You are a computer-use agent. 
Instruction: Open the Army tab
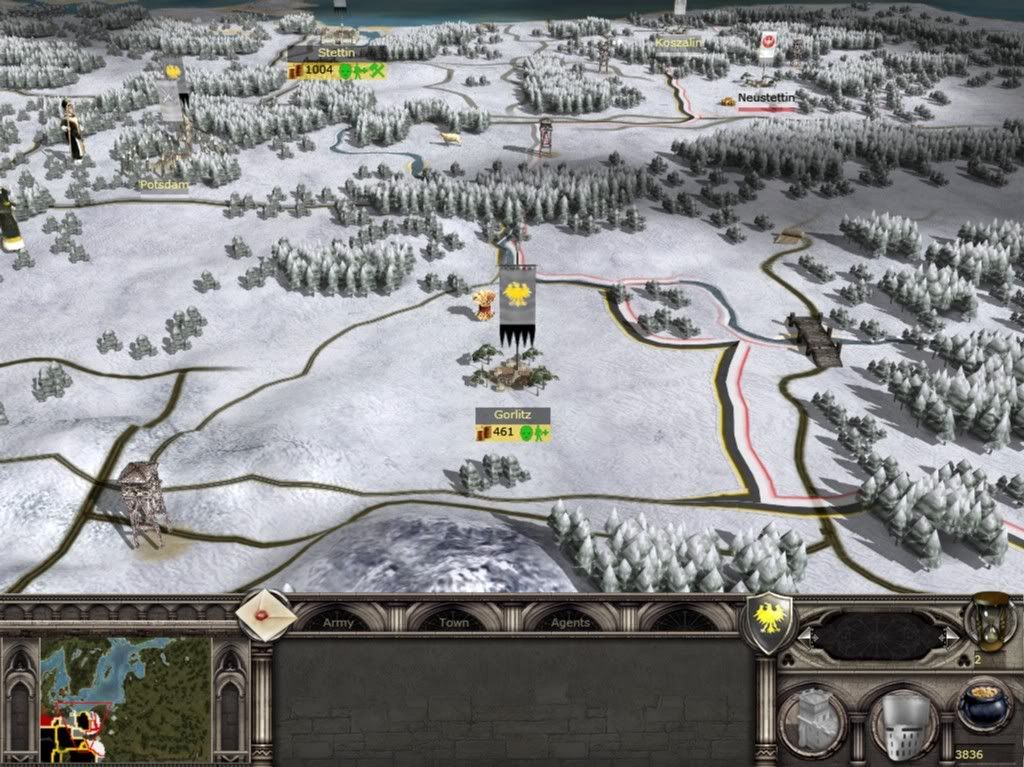click(338, 622)
